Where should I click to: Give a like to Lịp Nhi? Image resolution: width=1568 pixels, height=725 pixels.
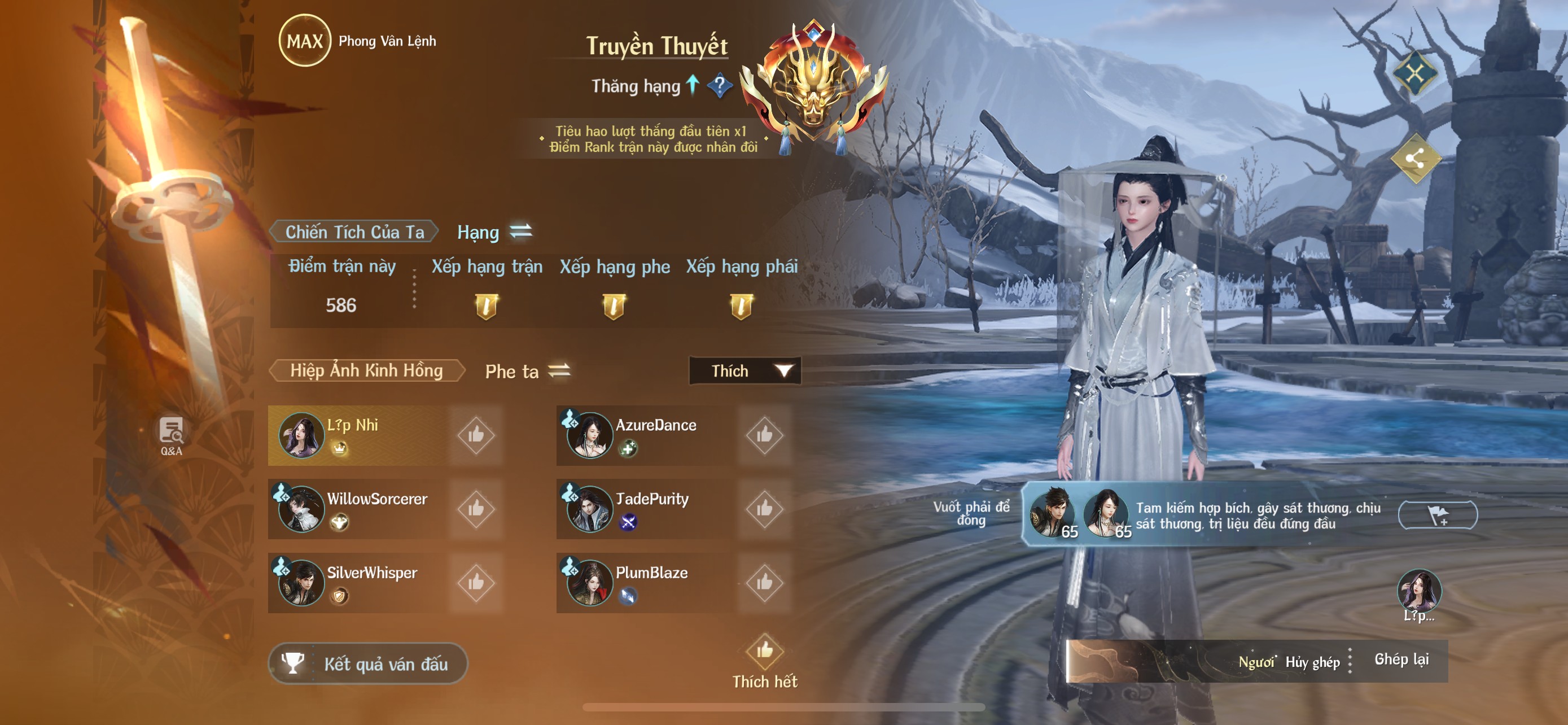coord(476,435)
